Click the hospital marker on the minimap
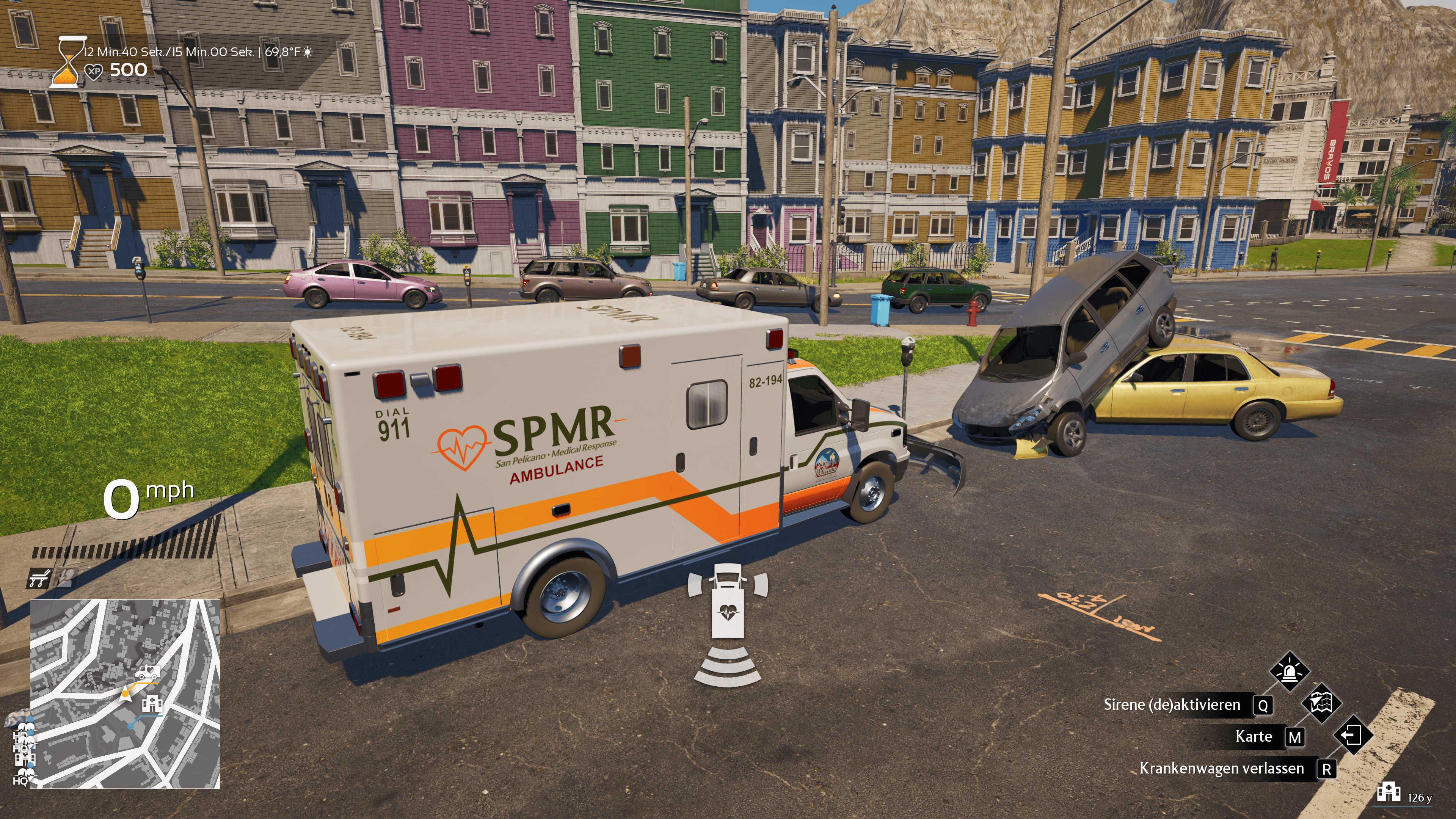This screenshot has width=1456, height=819. pyautogui.click(x=152, y=703)
